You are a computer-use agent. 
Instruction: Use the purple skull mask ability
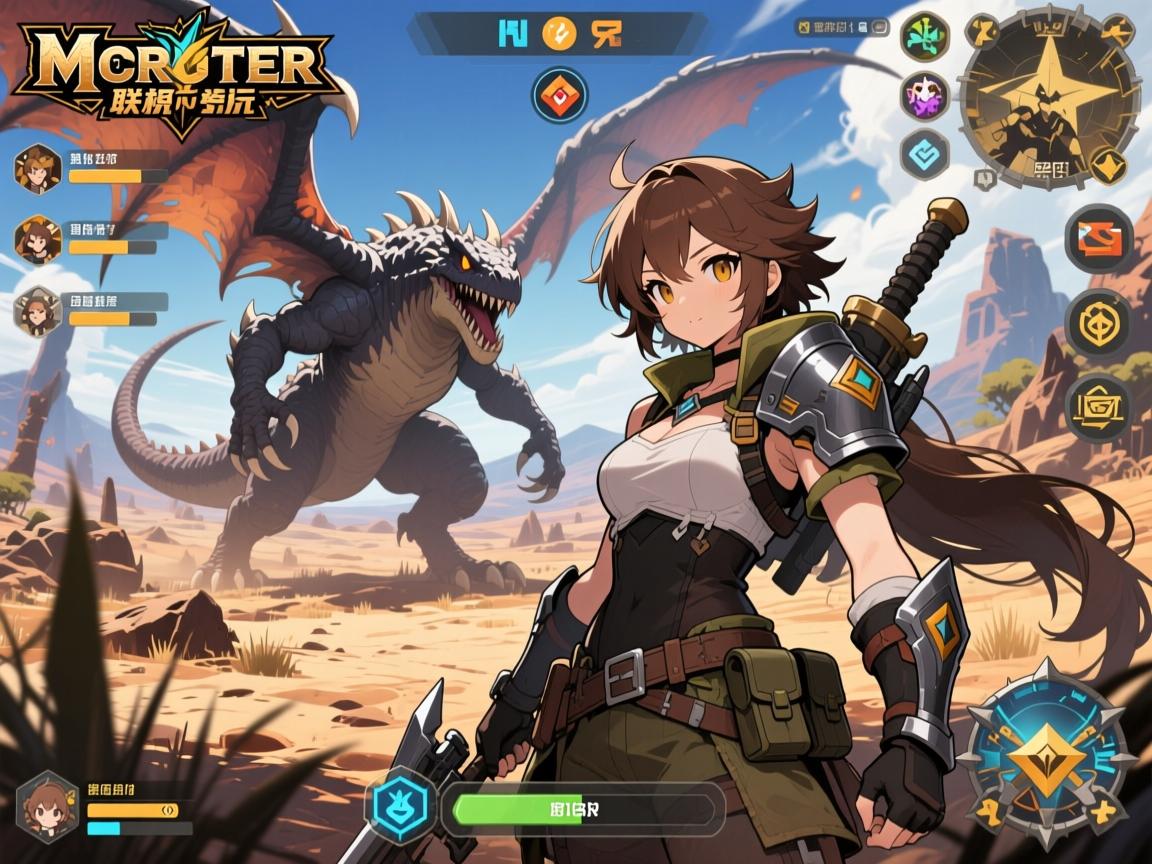pyautogui.click(x=924, y=96)
